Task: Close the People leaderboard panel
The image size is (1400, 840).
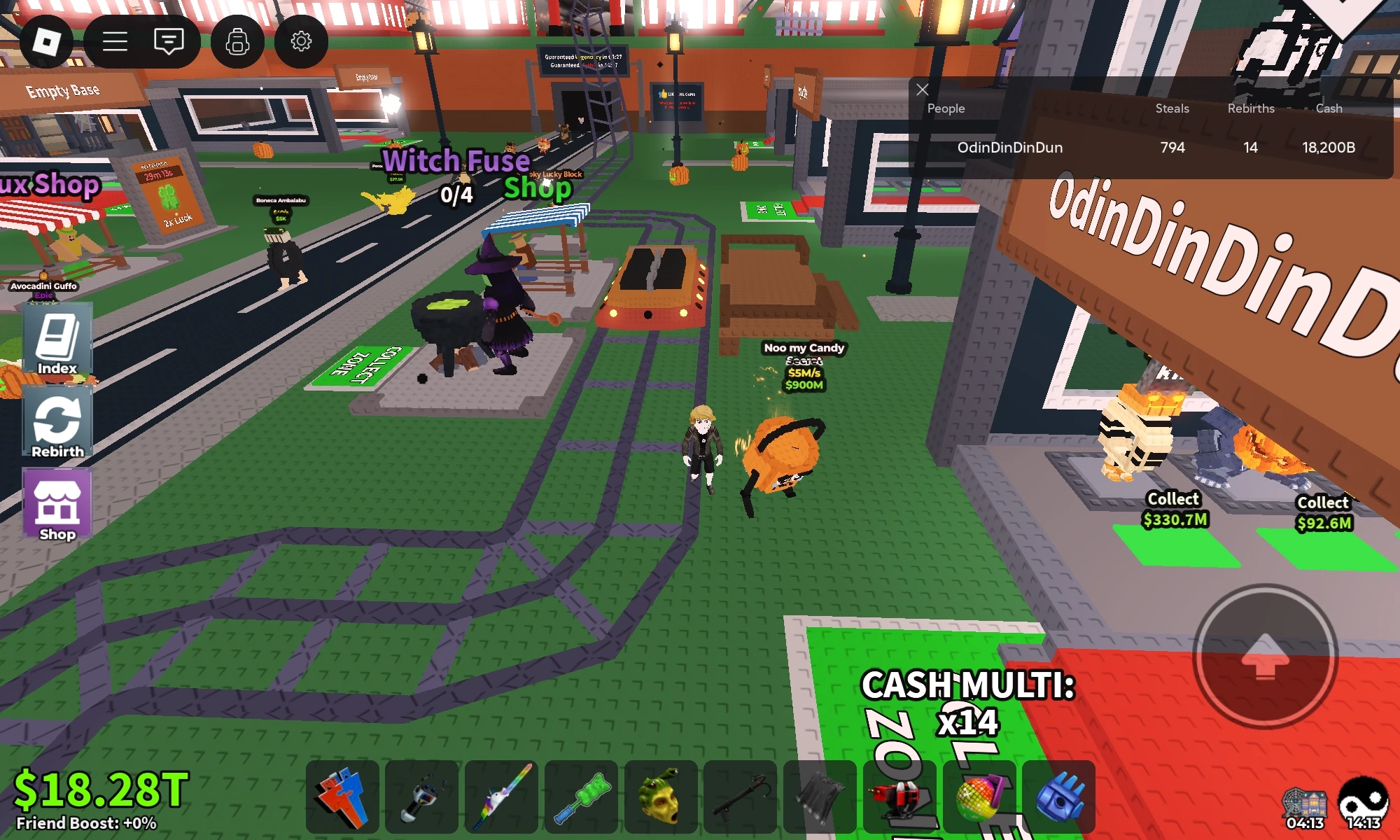Action: [923, 90]
